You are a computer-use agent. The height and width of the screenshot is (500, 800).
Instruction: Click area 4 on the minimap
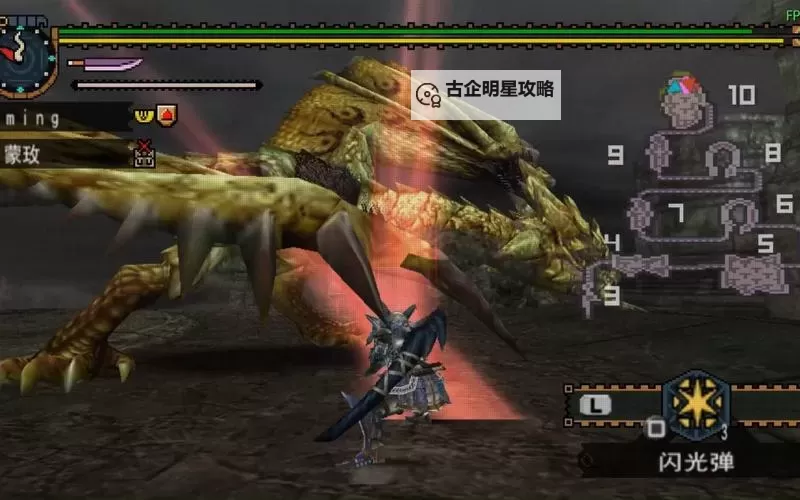612,243
